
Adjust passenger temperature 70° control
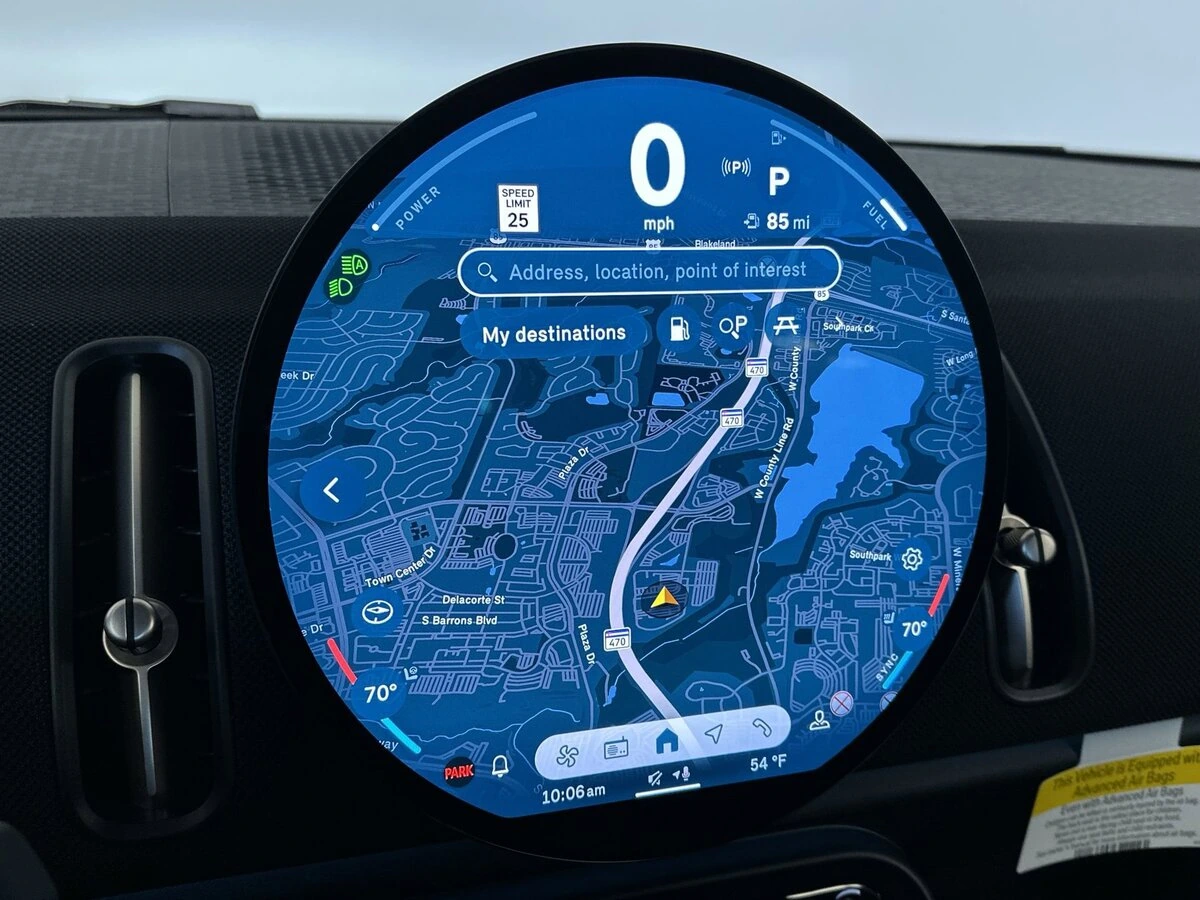pos(913,629)
